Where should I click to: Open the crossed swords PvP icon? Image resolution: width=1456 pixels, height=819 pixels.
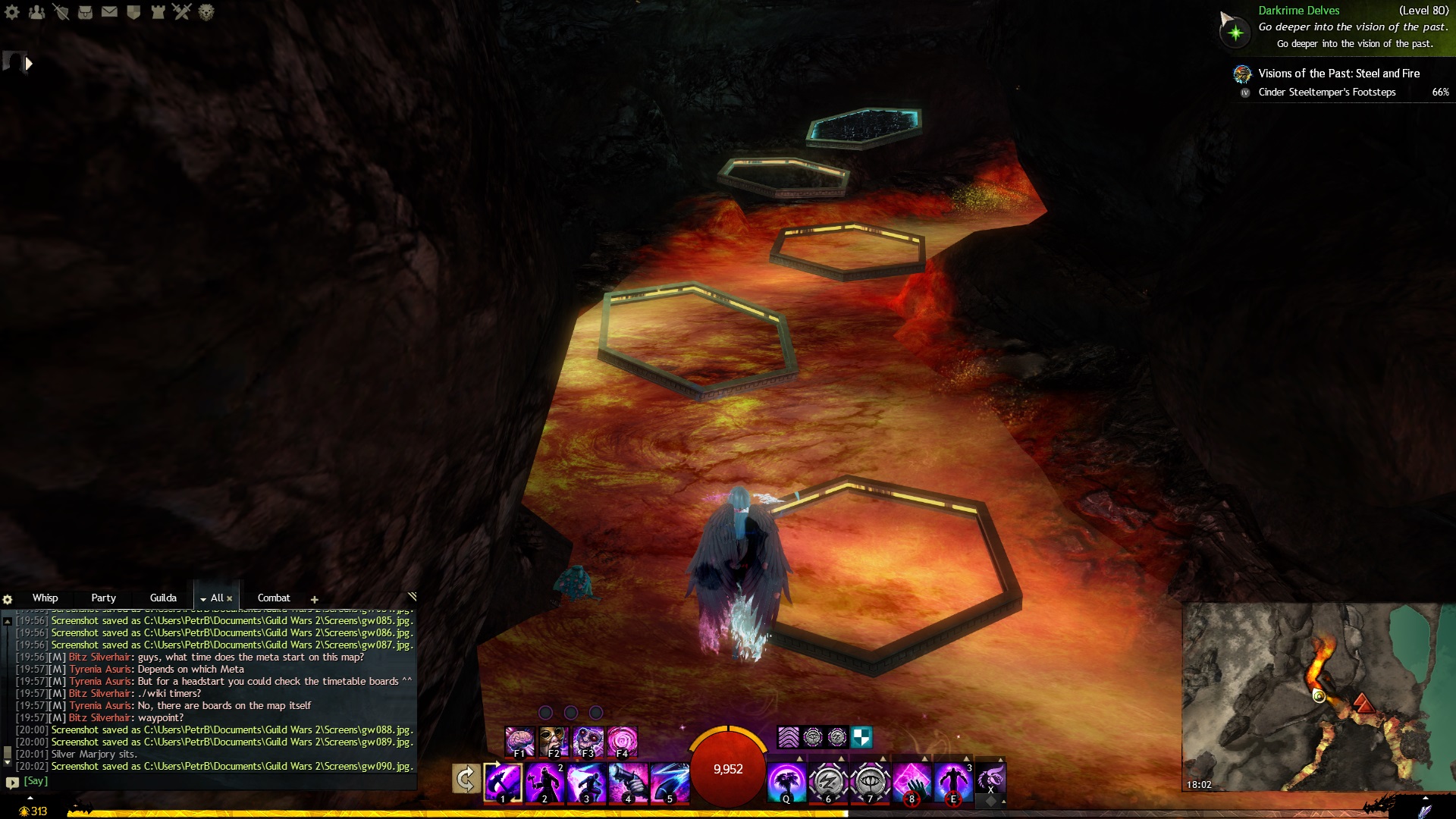pos(182,12)
